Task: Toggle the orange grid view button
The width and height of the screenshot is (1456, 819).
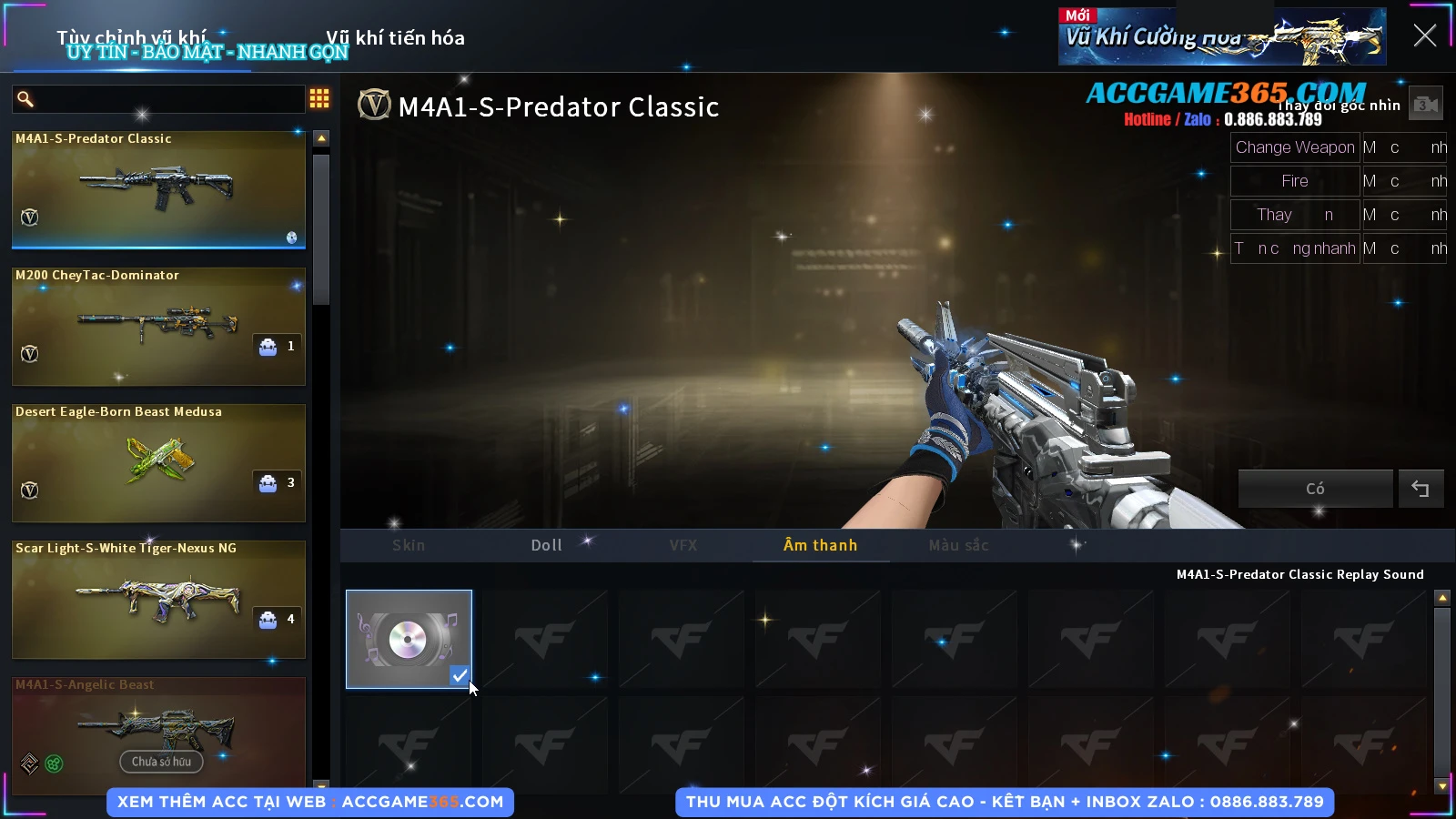Action: click(x=319, y=98)
